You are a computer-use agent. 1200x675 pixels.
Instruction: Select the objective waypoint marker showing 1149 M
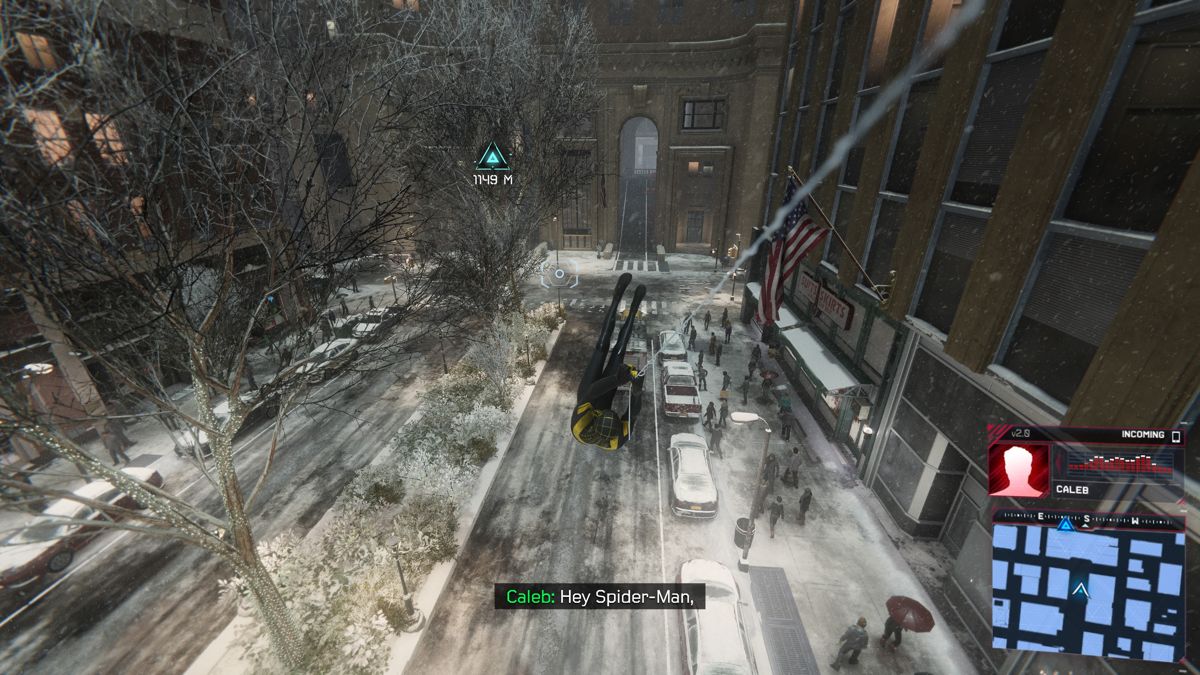492,156
